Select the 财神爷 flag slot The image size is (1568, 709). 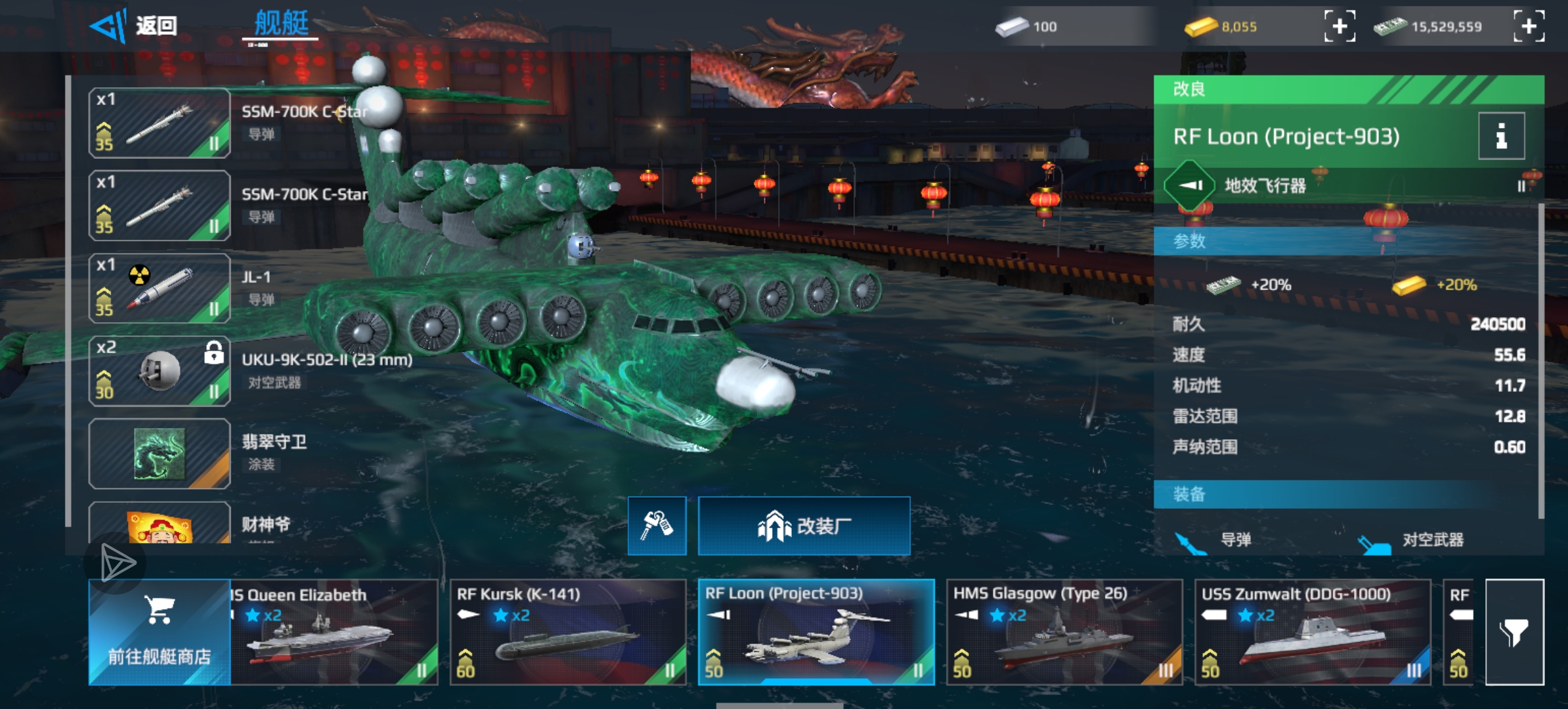[x=160, y=525]
